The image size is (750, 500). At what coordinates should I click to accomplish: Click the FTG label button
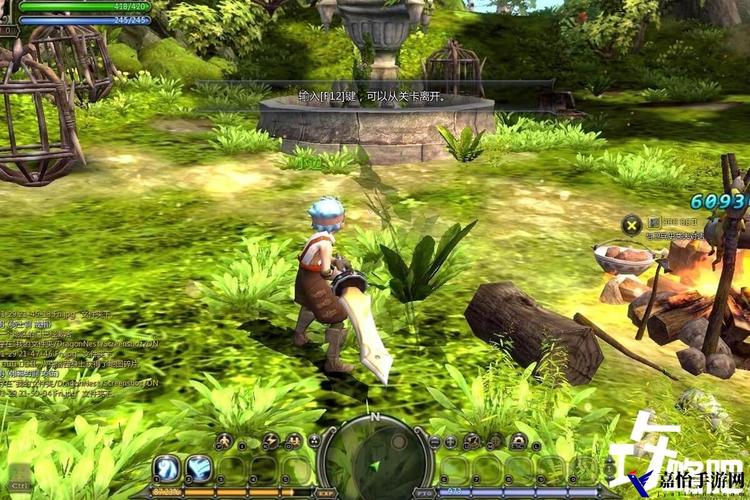[x=424, y=493]
